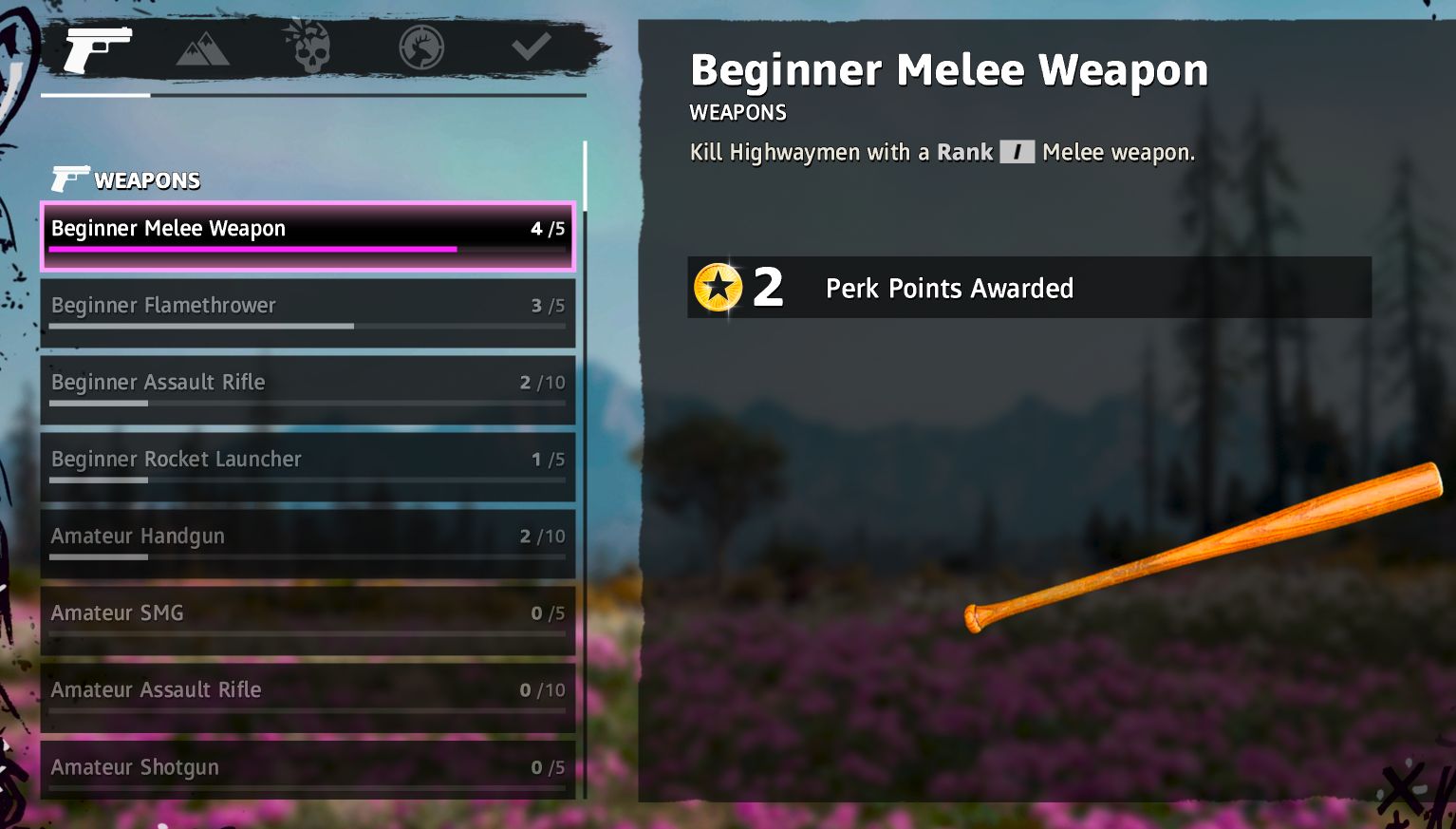Choose the Amateur Assault Rifle challenge

308,697
